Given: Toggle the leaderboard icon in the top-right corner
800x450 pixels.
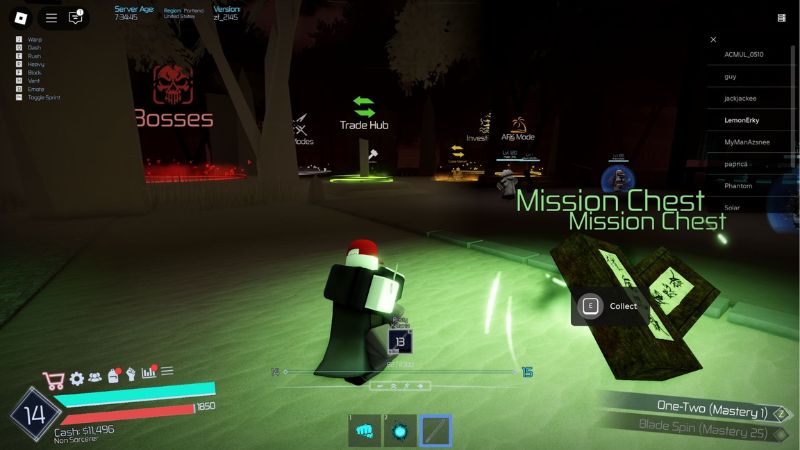Looking at the screenshot, I should 781,17.
